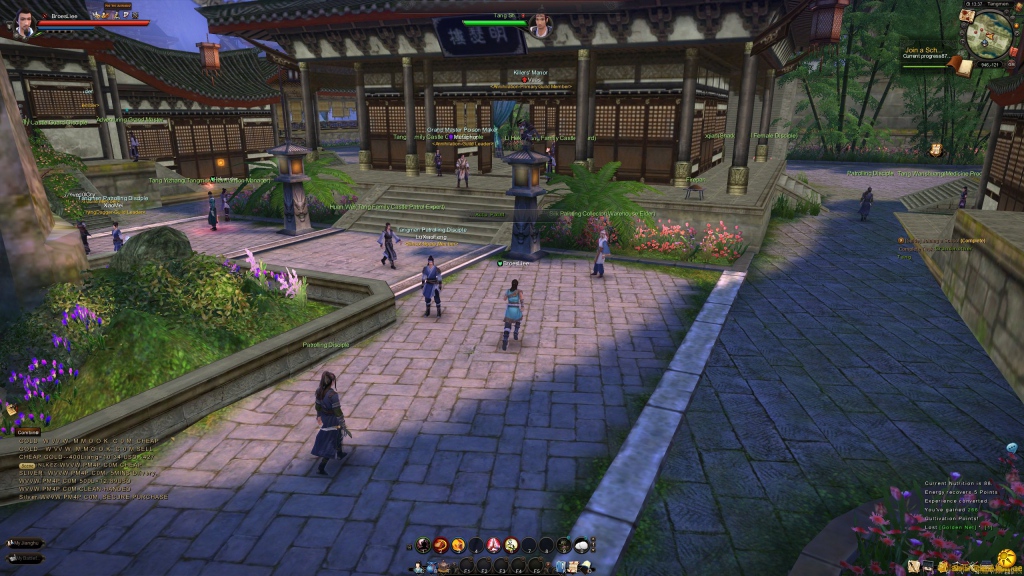Viewport: 1024px width, 576px height.
Task: Select the Combine chat tab
Action: 27,431
